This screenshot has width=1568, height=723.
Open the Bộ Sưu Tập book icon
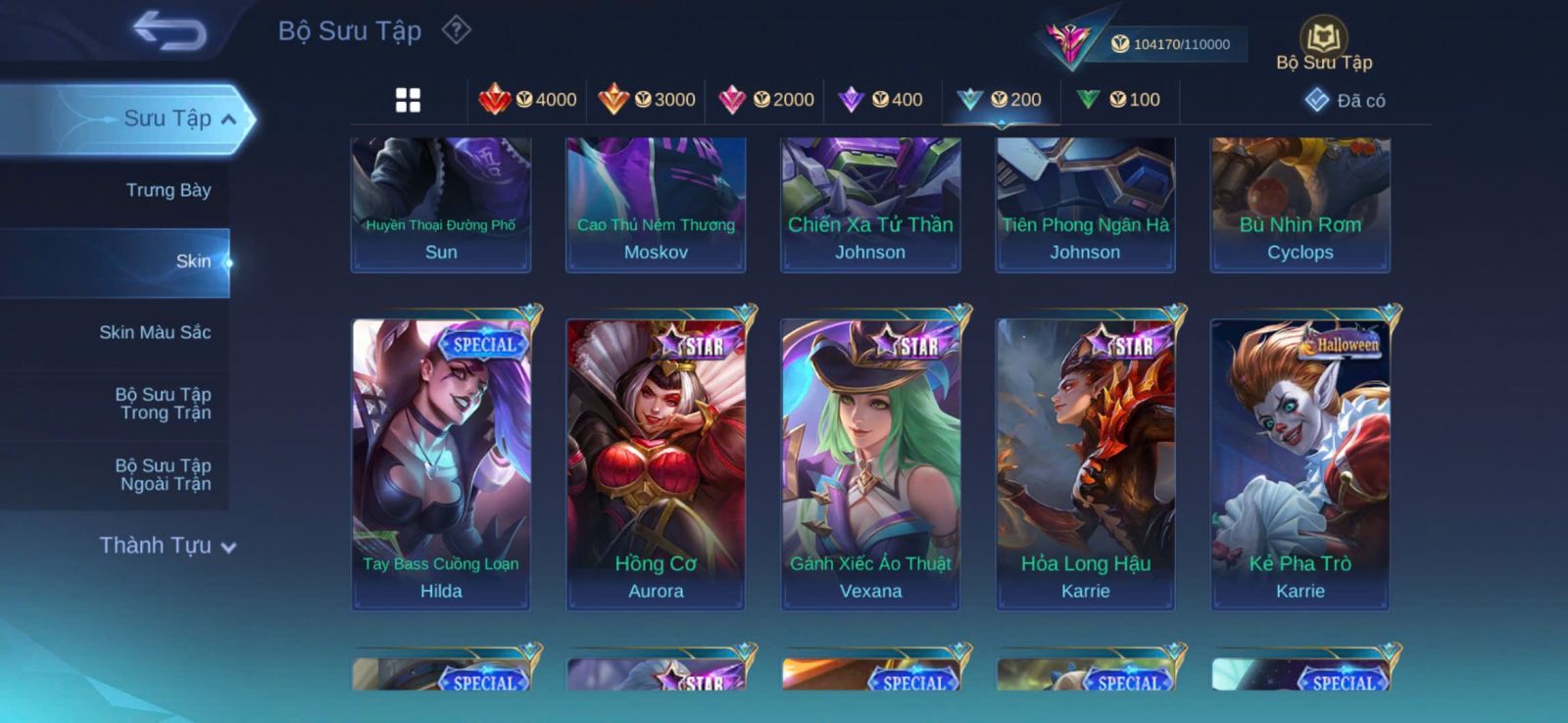pos(1324,40)
